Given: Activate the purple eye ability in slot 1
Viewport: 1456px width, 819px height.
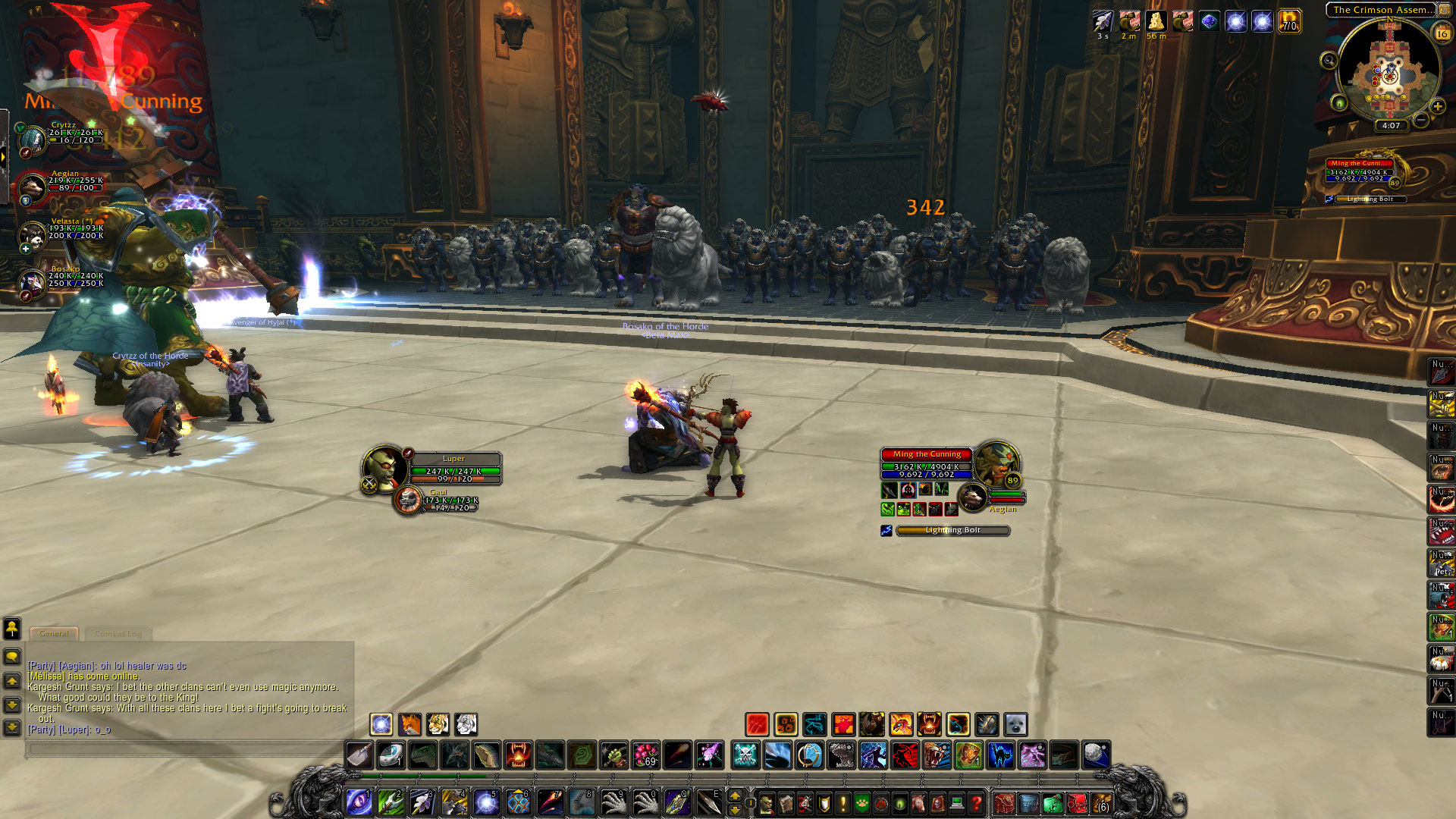Looking at the screenshot, I should tap(358, 802).
